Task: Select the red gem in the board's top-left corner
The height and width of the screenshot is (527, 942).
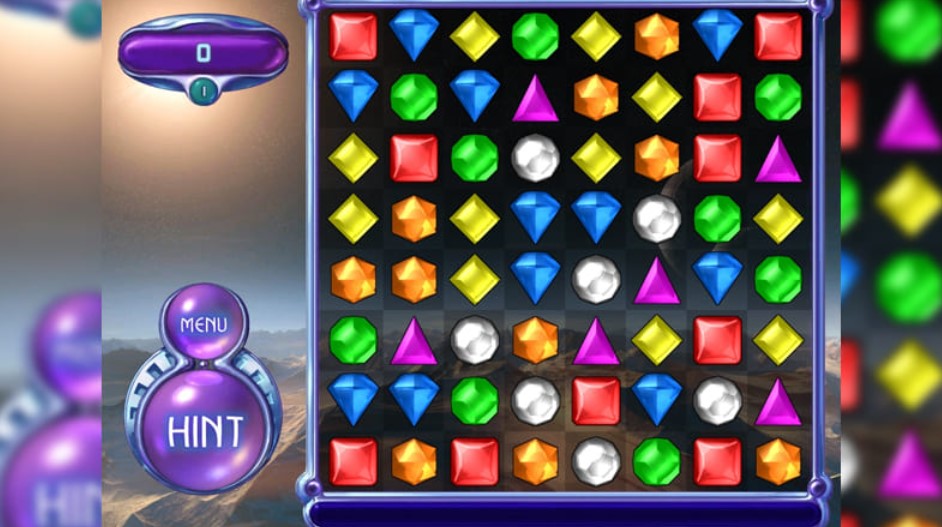Action: (x=353, y=37)
